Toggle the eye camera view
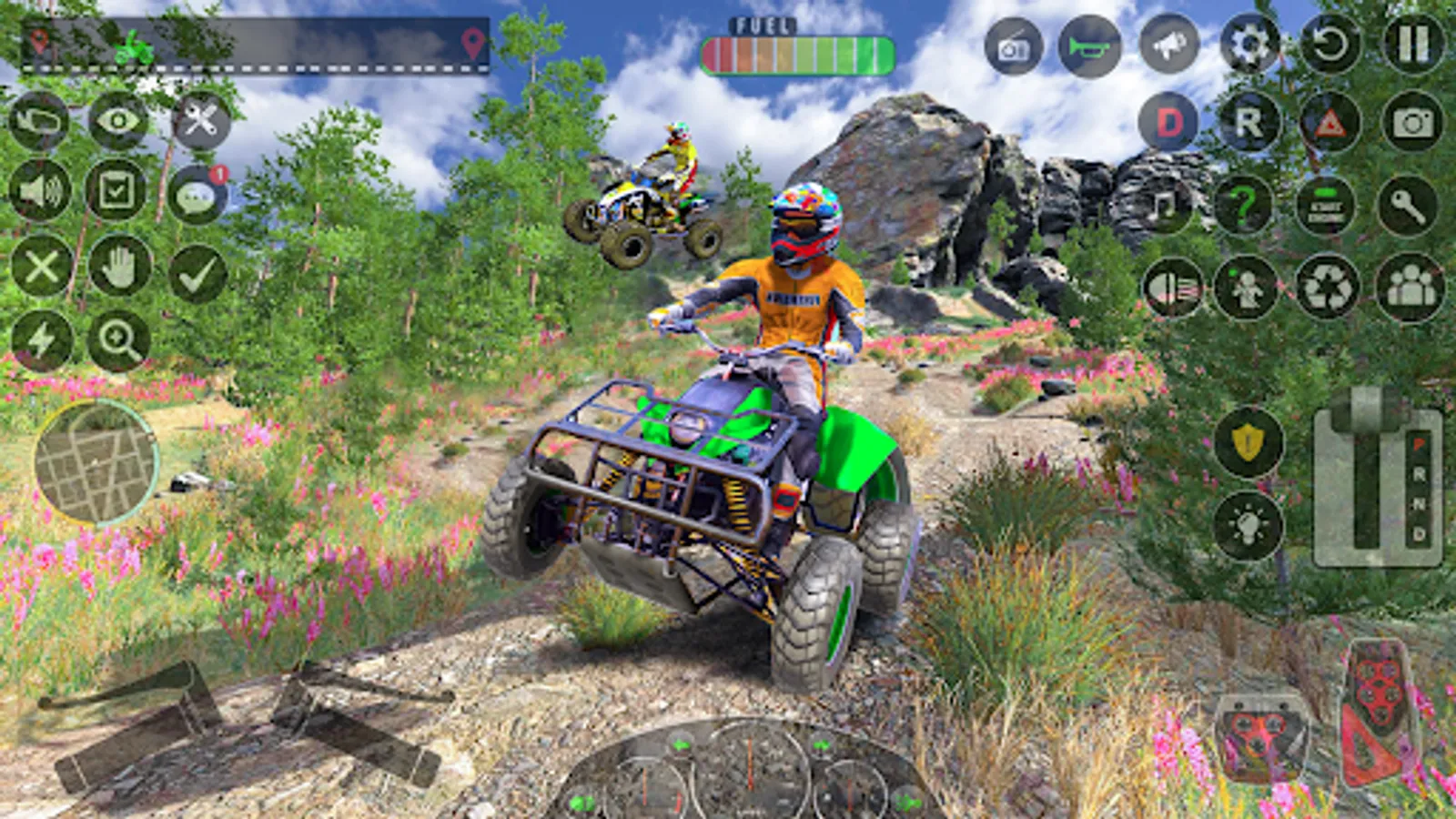The width and height of the screenshot is (1456, 819). pyautogui.click(x=118, y=118)
